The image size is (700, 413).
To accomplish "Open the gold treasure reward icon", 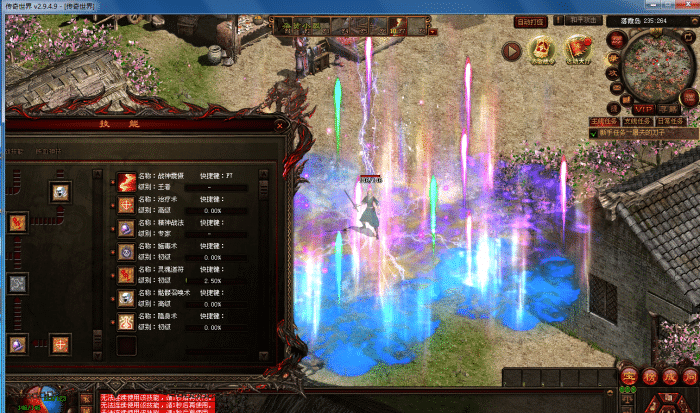I will (x=543, y=49).
